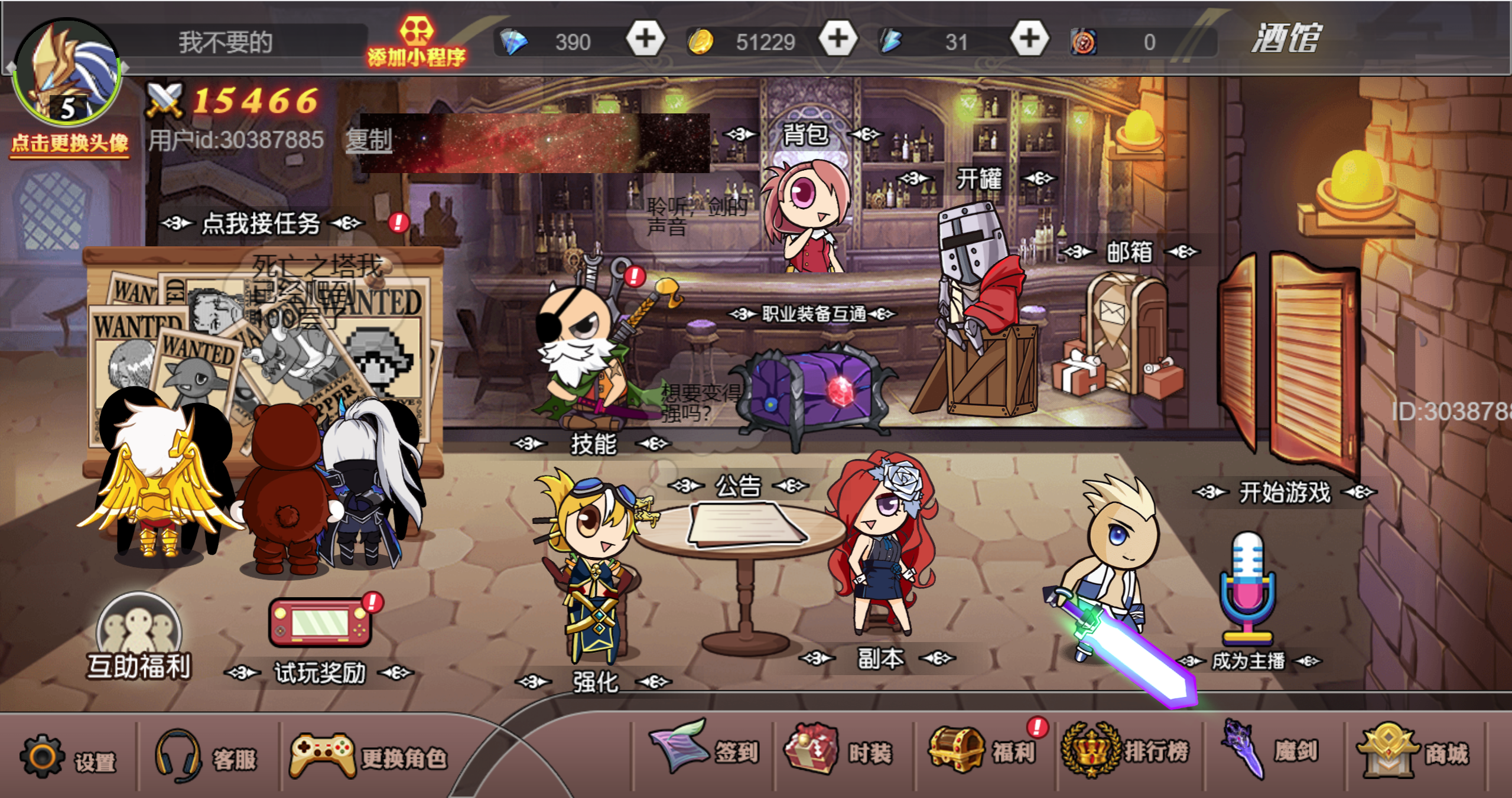Click the player avatar to change portrait
This screenshot has width=1512, height=798.
[67, 74]
